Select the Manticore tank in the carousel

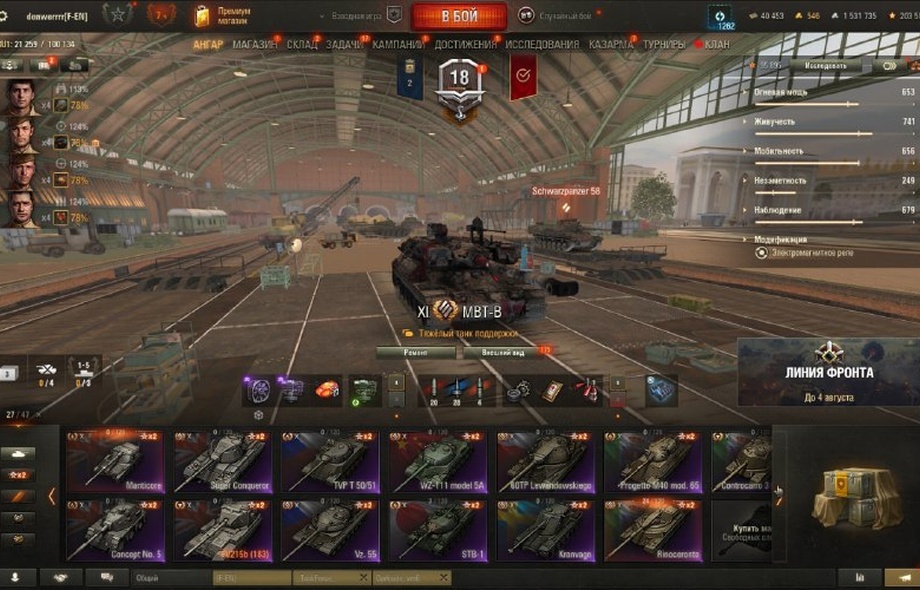click(x=115, y=462)
